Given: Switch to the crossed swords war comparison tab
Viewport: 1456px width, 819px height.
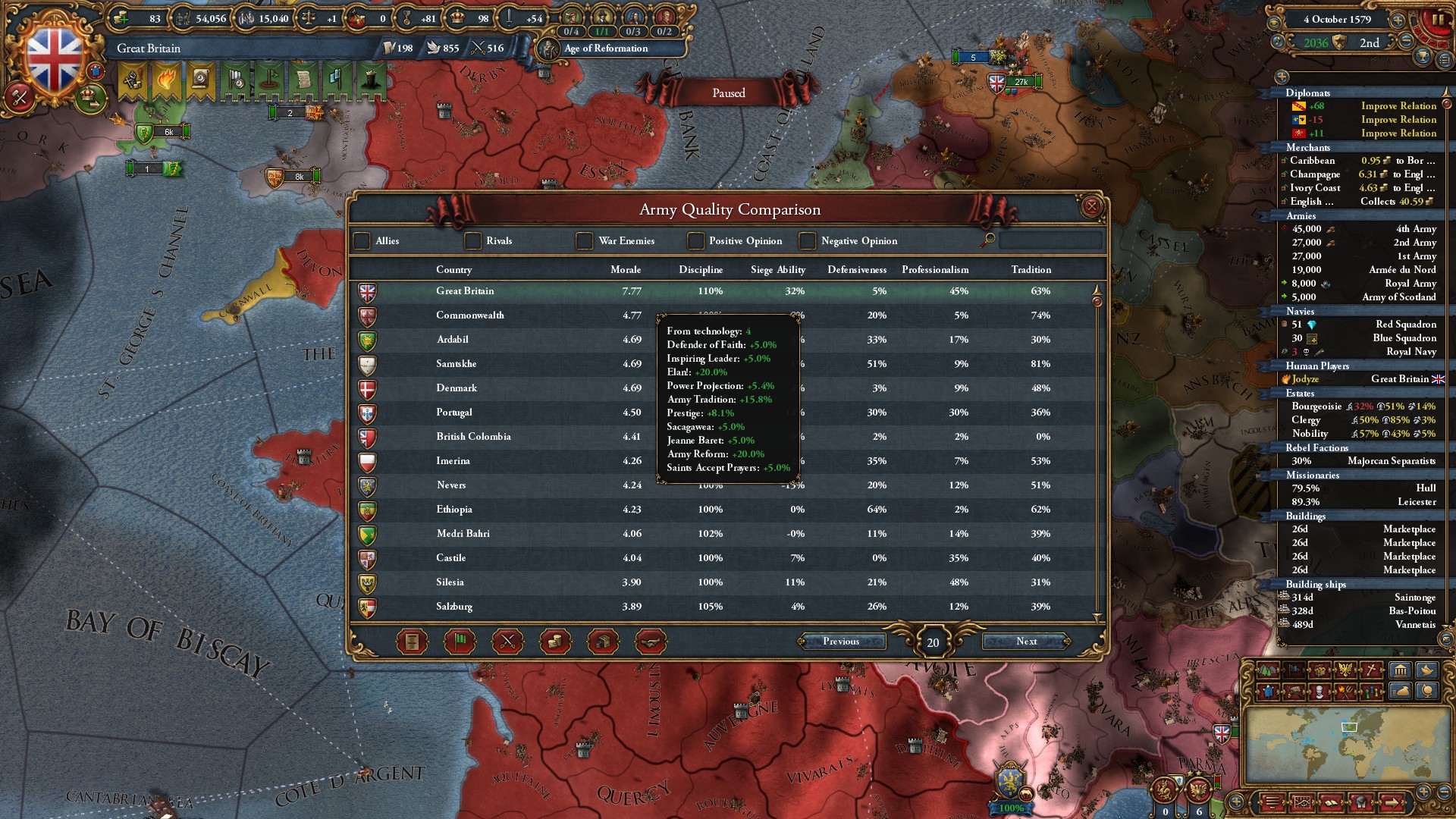Looking at the screenshot, I should (x=507, y=641).
